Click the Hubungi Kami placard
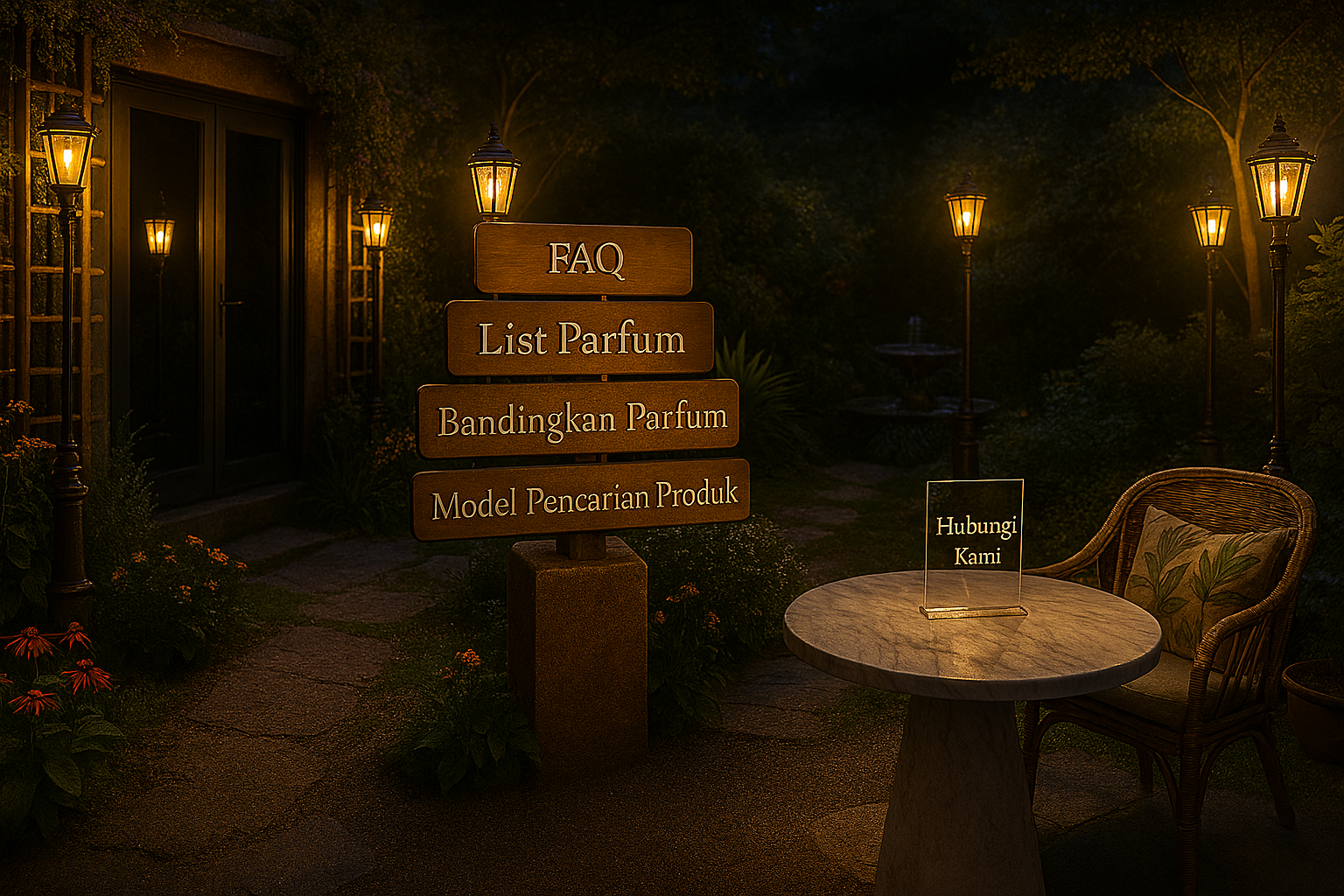The image size is (1344, 896). 975,541
